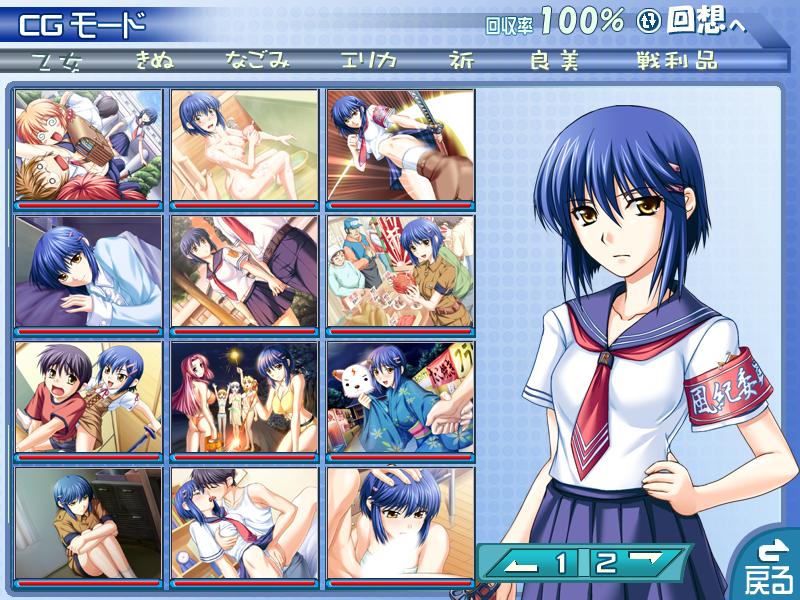Select the エリカ tab
800x600 pixels.
click(368, 60)
